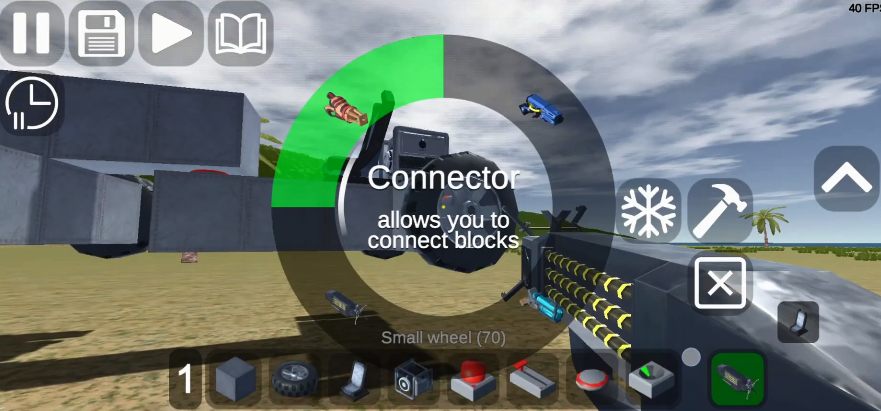881x411 pixels.
Task: Select the cyan tool in the wheel's lower-right segment
Action: [x=546, y=301]
